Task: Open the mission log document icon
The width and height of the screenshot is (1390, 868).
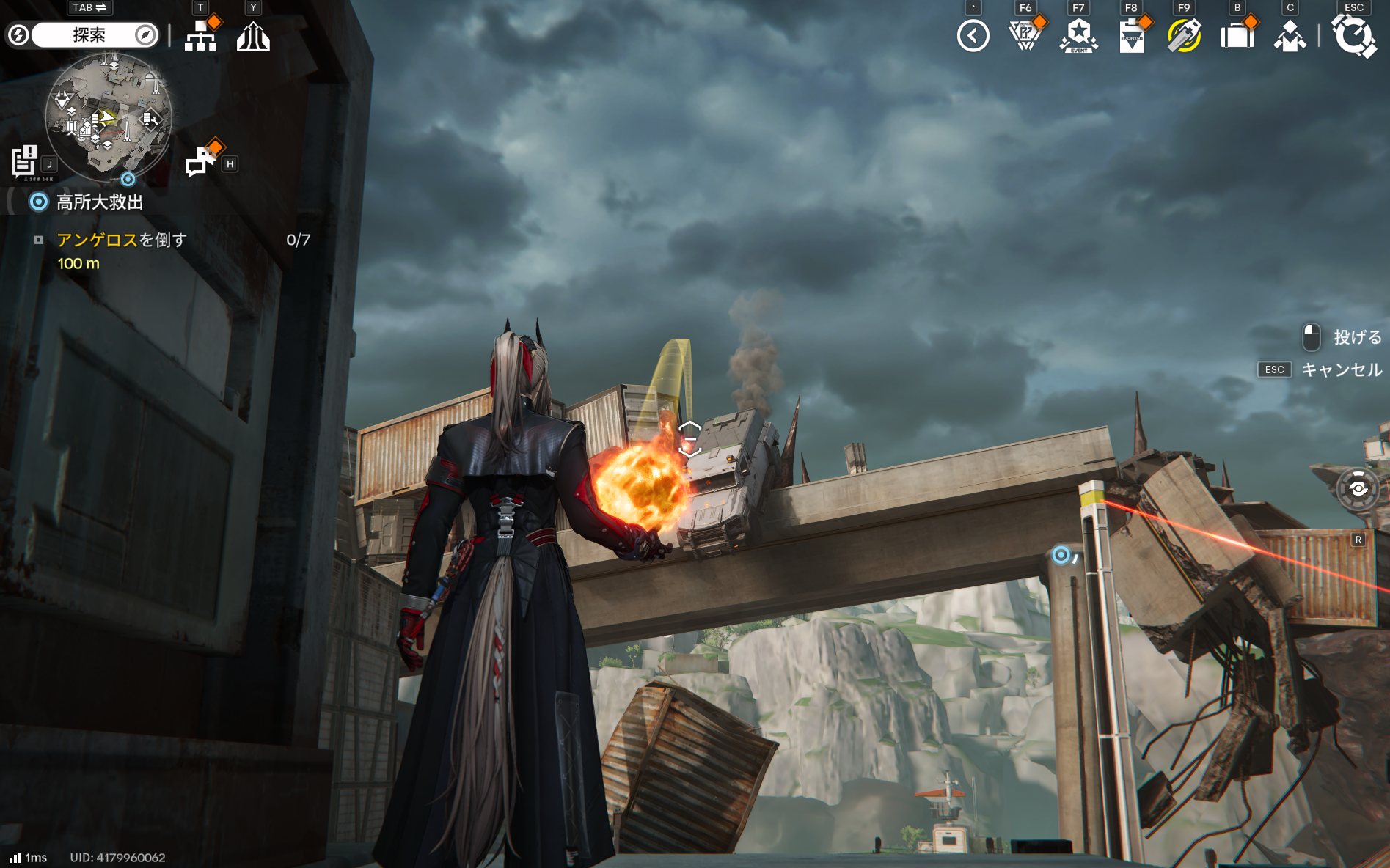Action: point(24,161)
